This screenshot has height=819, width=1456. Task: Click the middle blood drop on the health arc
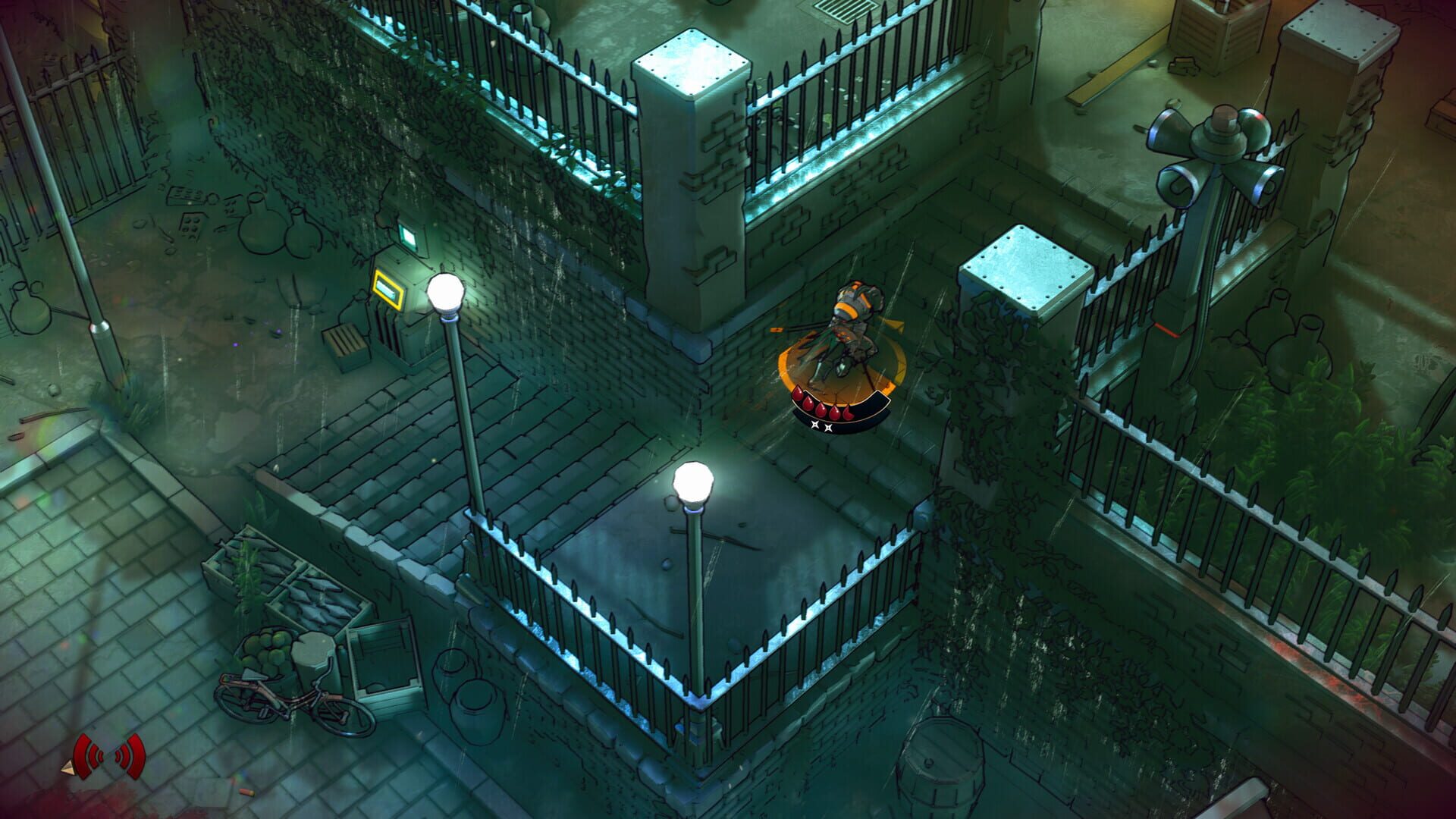(x=821, y=409)
